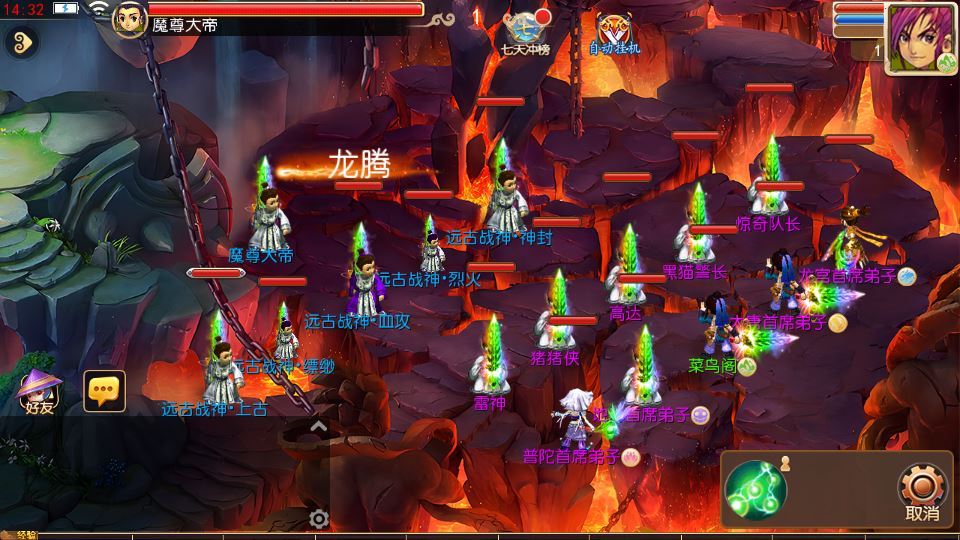Click the 取消 cancel gear button
This screenshot has height=540, width=960.
(921, 491)
